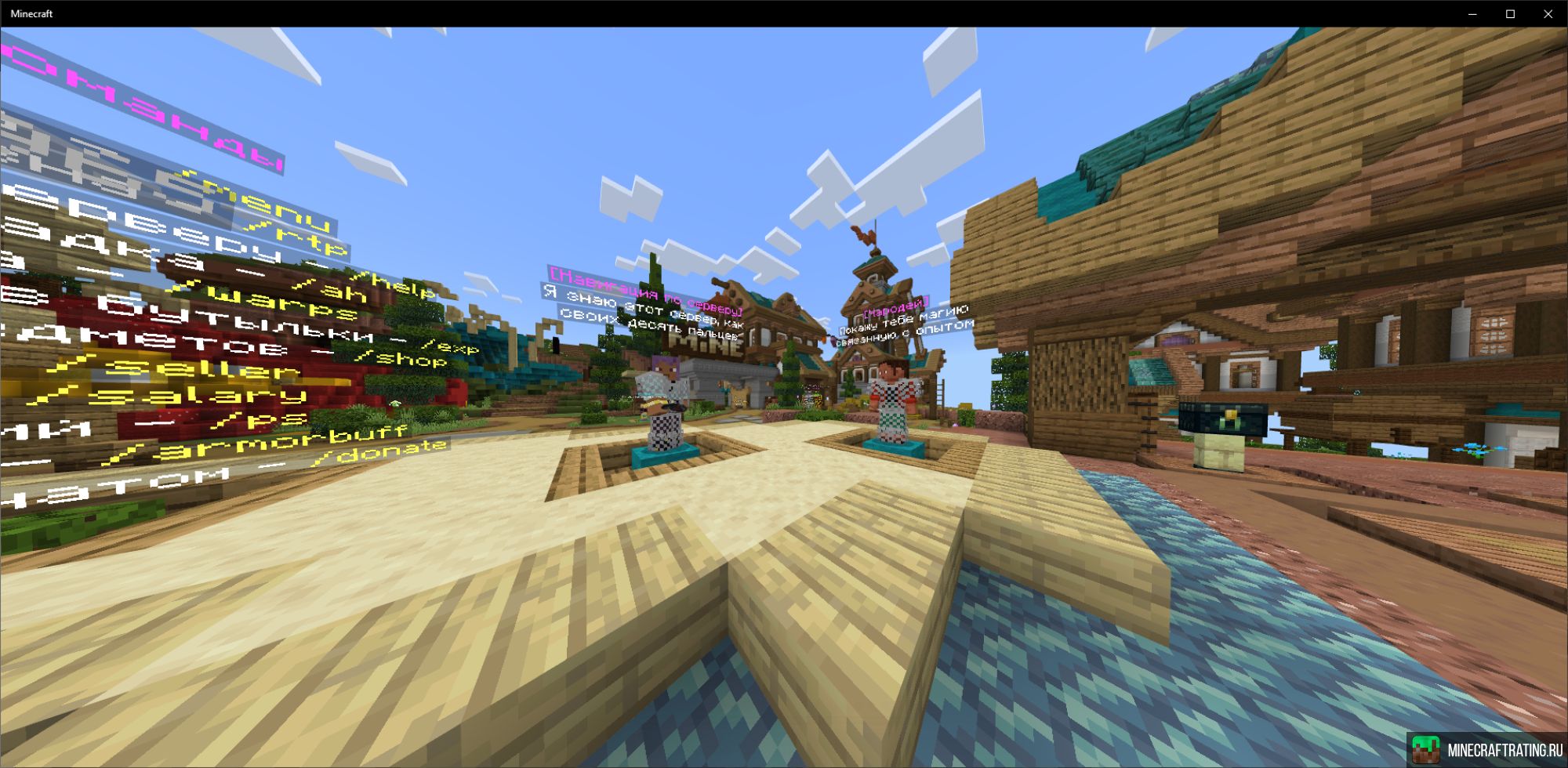Click the window minimize button

[1474, 13]
